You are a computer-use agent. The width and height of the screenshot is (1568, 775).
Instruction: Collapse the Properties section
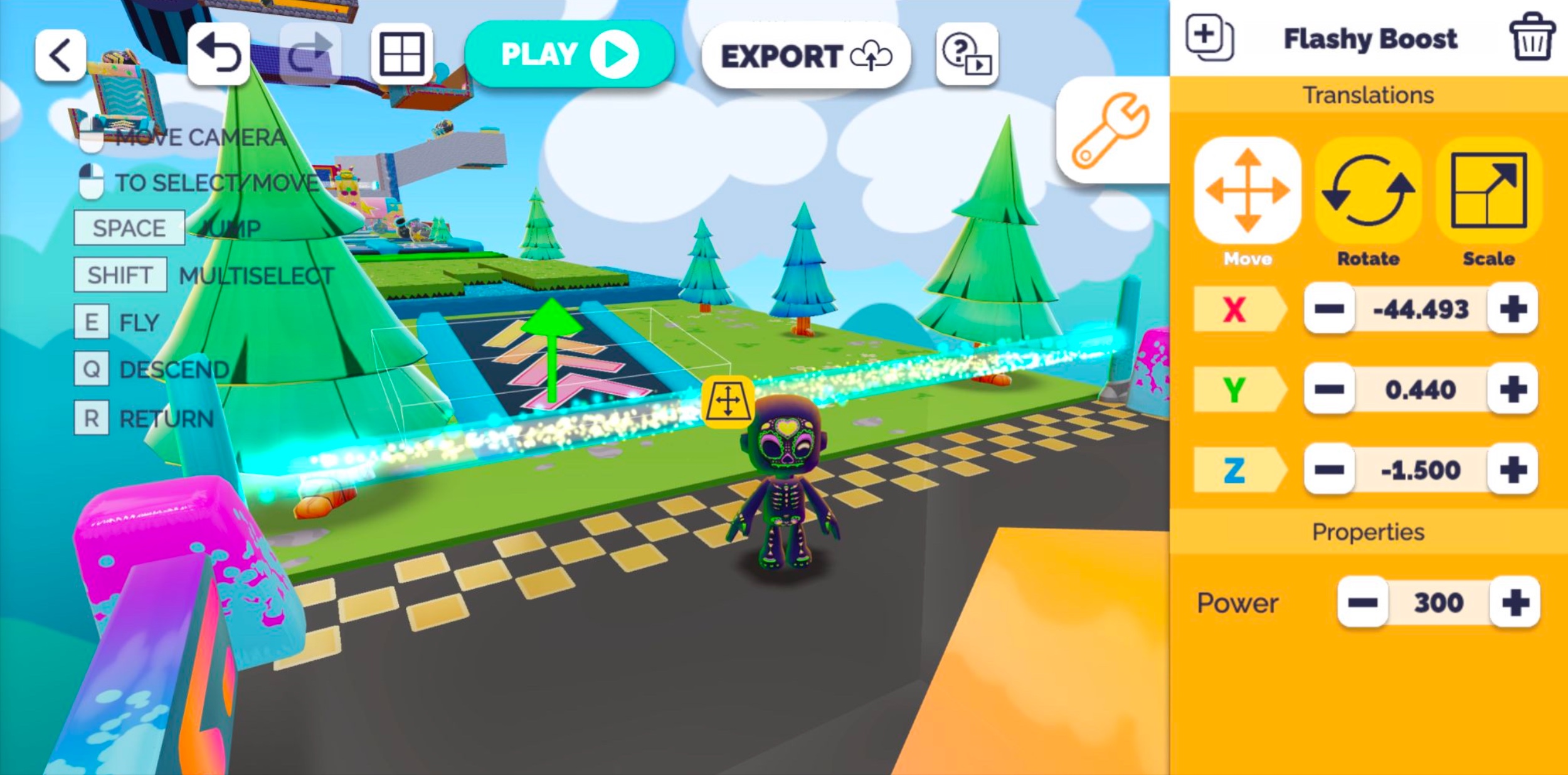tap(1367, 531)
